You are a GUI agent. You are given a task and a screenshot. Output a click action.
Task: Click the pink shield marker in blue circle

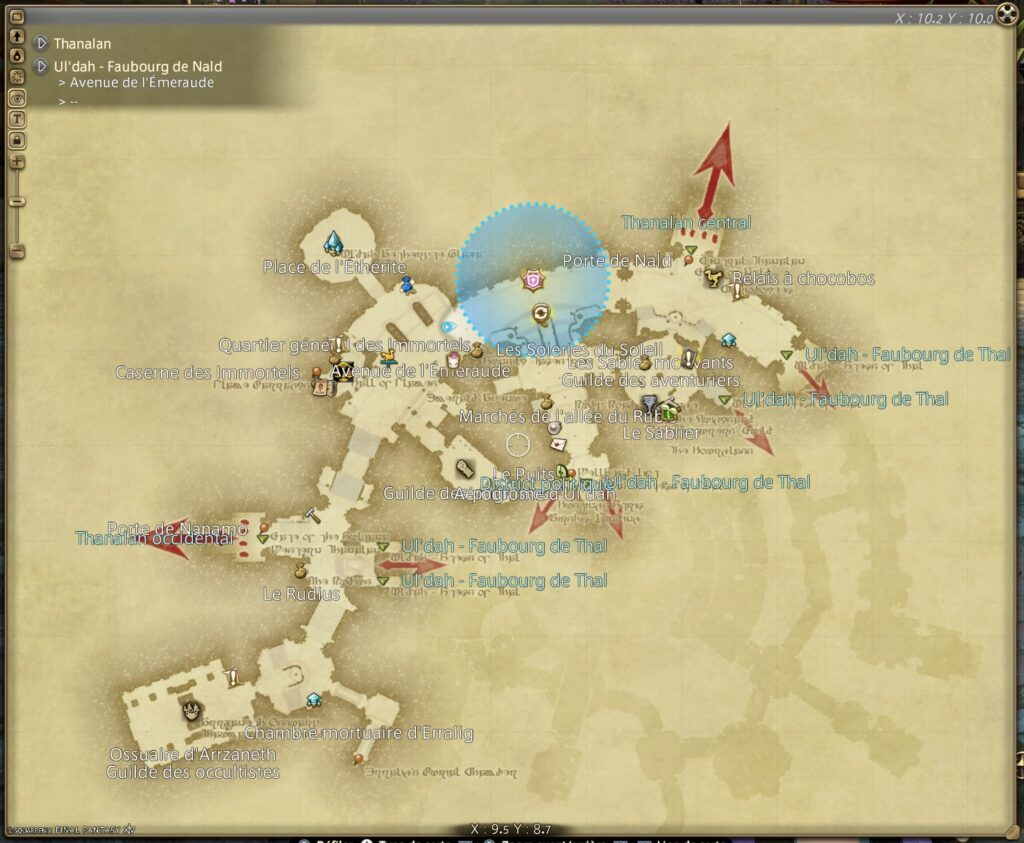[532, 281]
